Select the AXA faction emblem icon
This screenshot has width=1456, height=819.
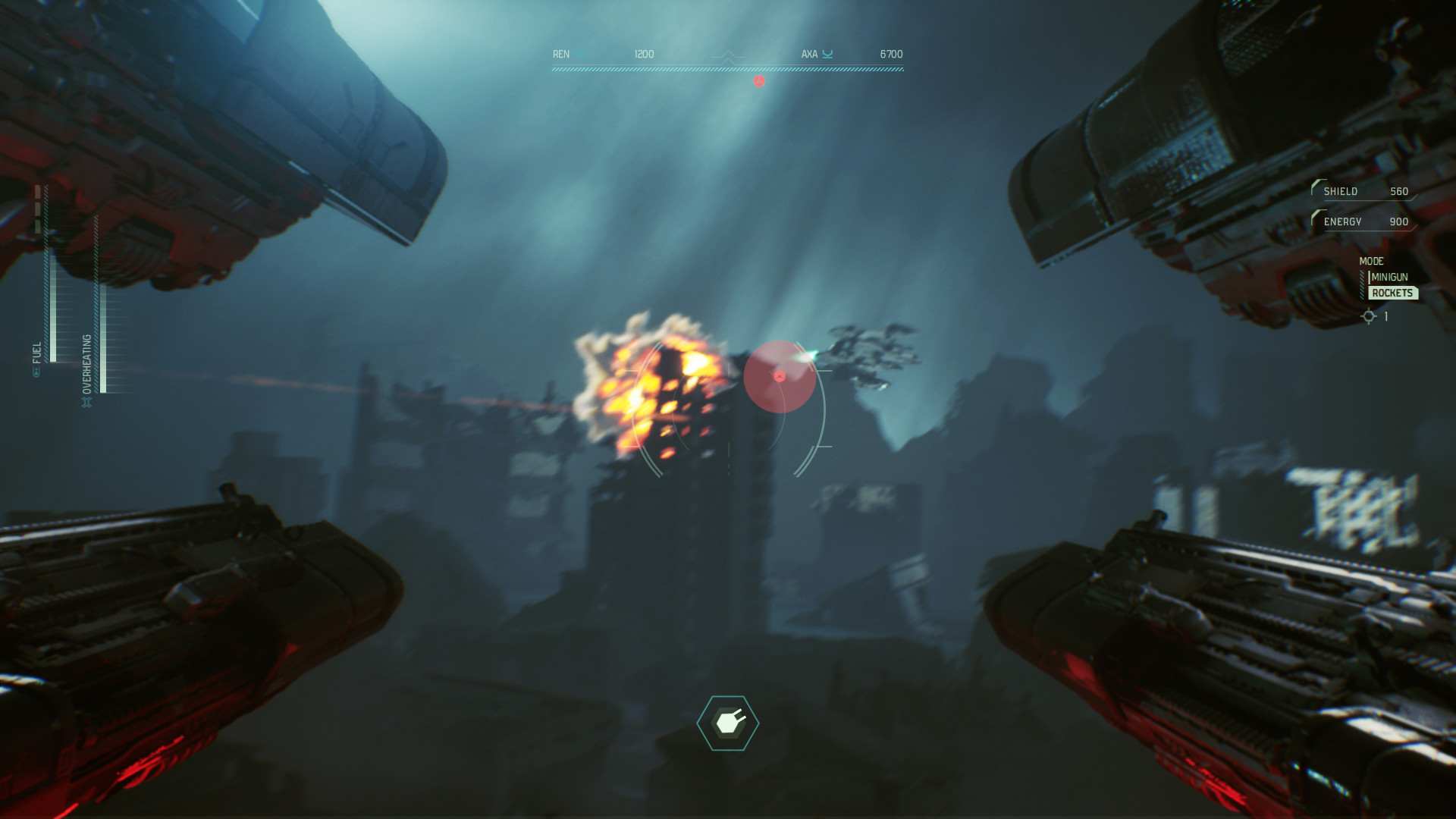[829, 54]
